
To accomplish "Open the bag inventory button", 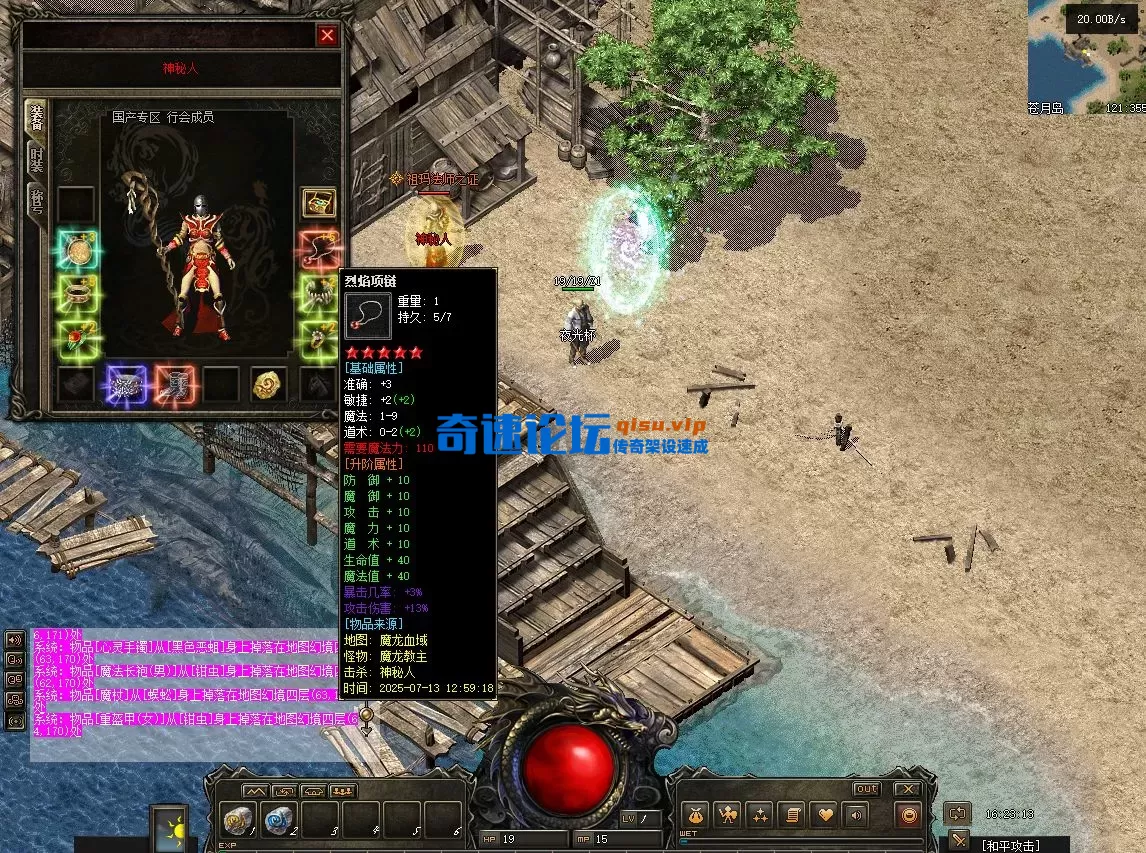I will (x=694, y=815).
